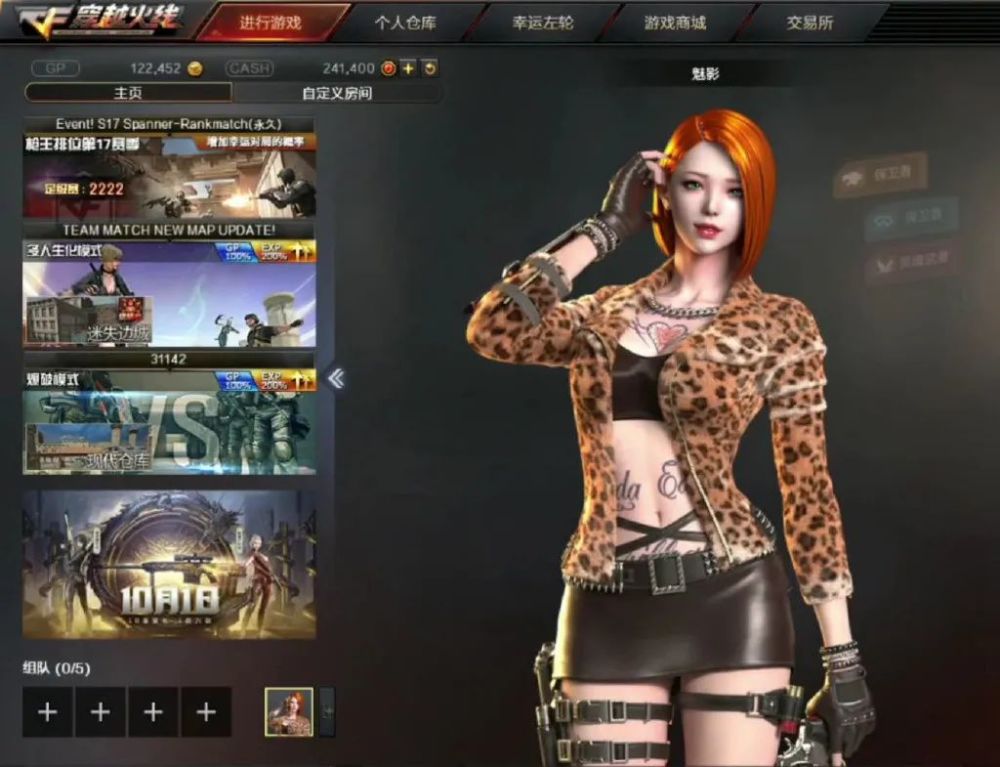This screenshot has height=767, width=1000.
Task: Switch to 自定义房间 custom rooms
Action: point(337,93)
